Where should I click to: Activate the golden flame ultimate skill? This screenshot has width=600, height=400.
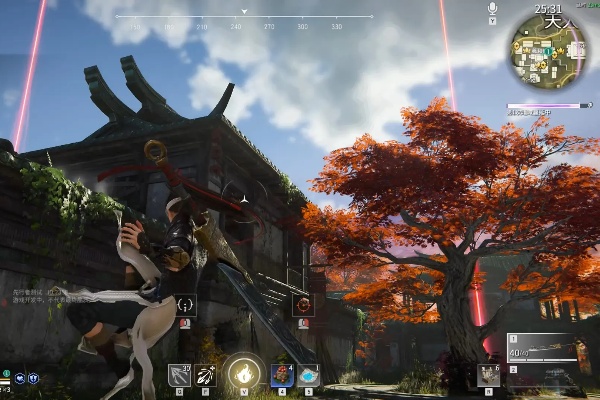[241, 372]
